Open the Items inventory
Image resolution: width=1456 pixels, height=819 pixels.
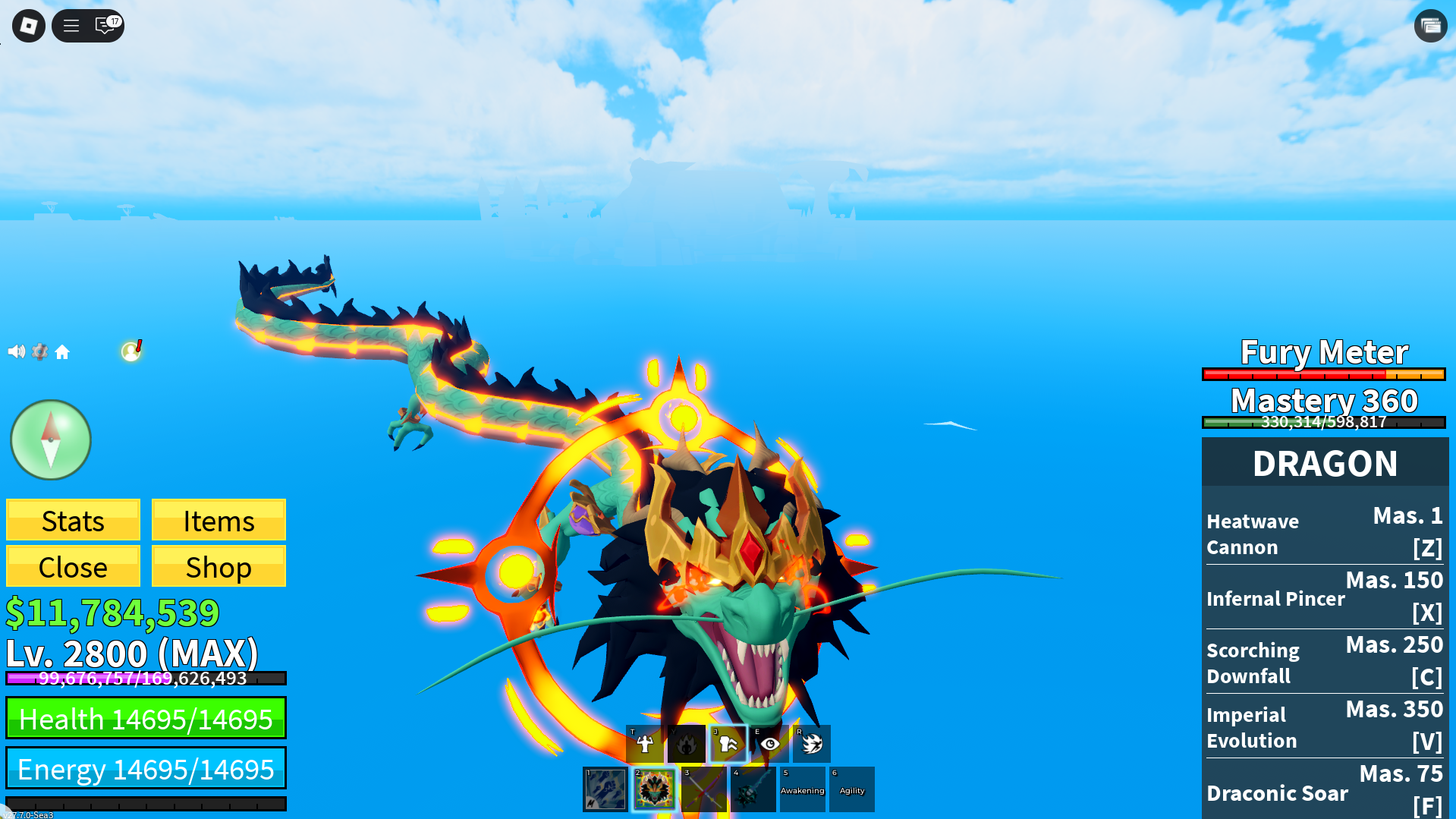click(219, 521)
